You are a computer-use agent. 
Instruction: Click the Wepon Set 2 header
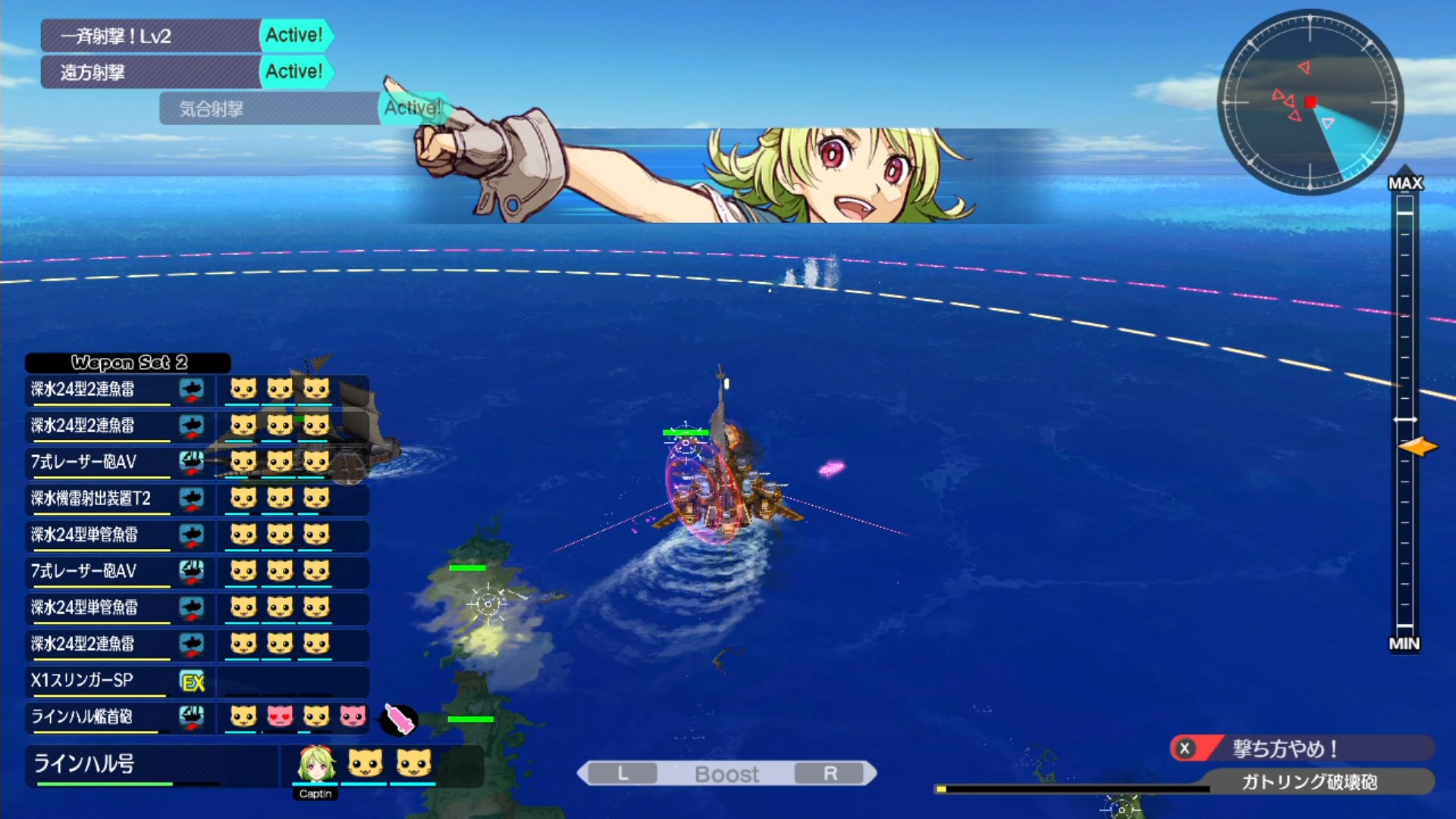point(128,362)
